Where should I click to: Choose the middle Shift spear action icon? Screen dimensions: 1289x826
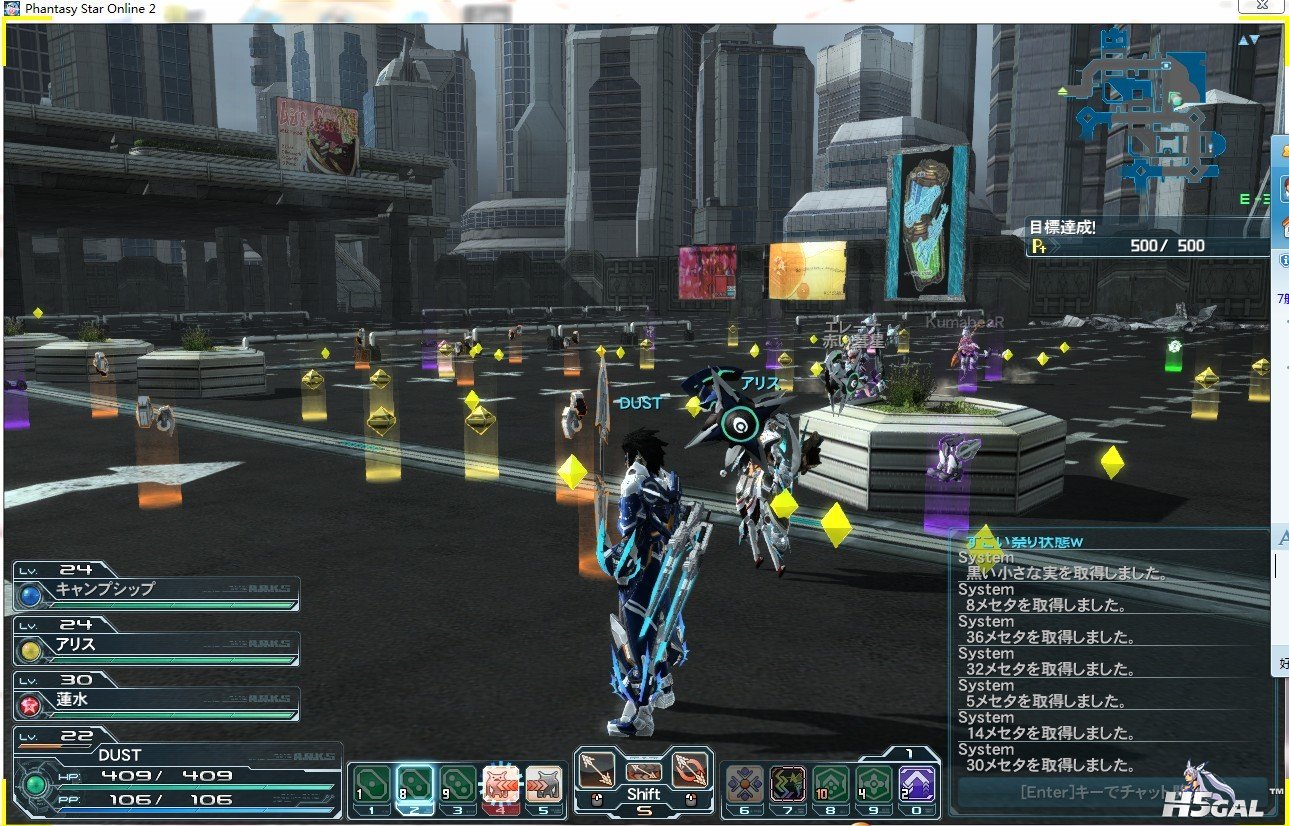coord(643,771)
